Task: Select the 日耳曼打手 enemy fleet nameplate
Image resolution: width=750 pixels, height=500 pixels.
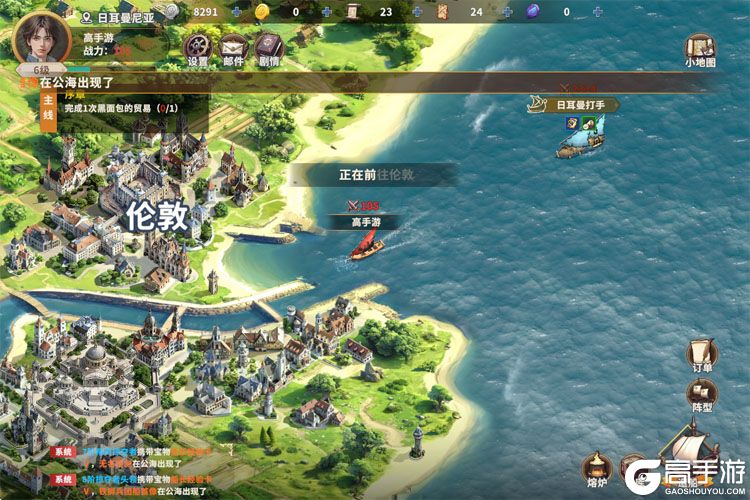Action: coord(574,104)
